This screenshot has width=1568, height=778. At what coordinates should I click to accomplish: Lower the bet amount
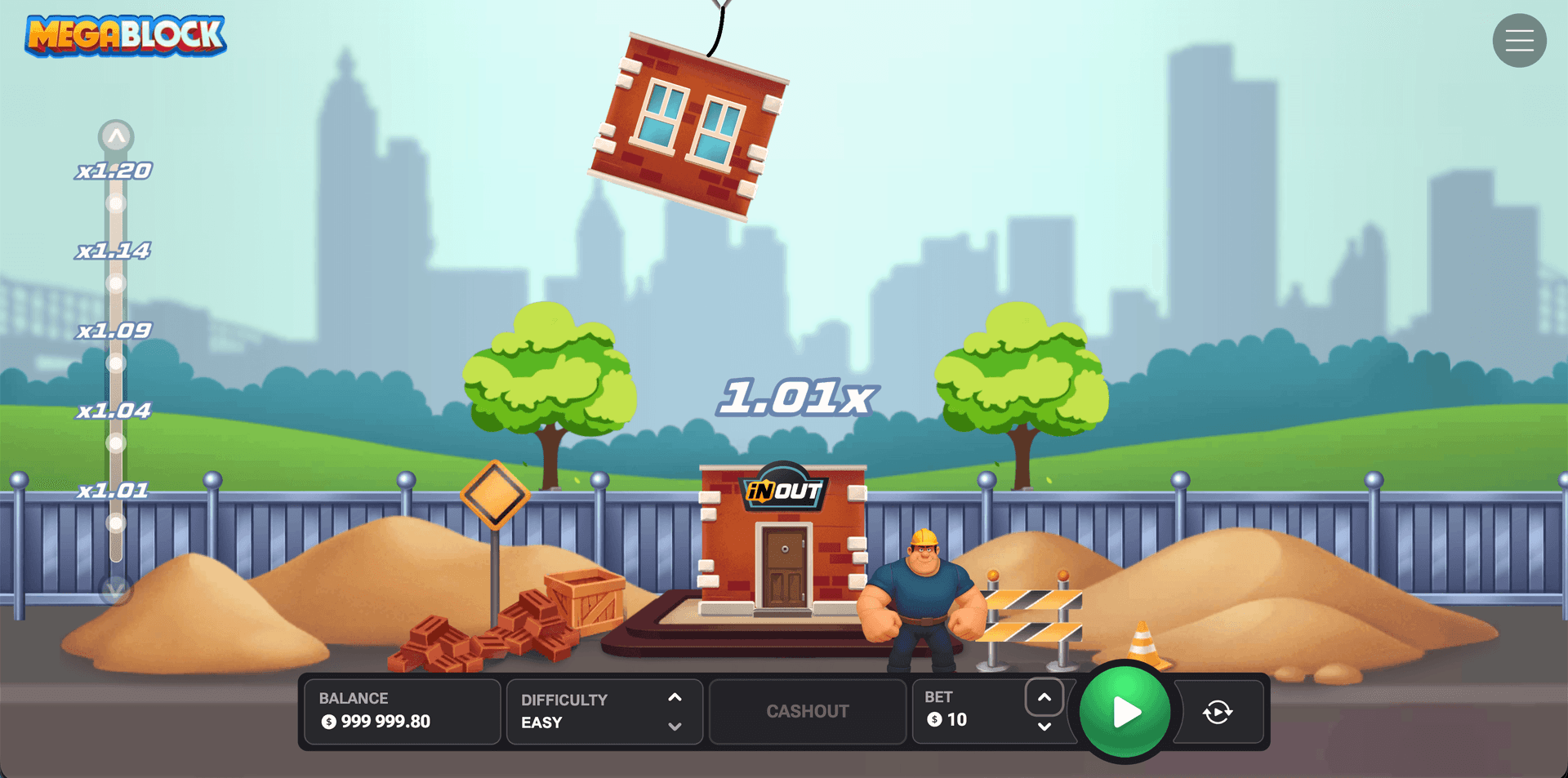1044,725
